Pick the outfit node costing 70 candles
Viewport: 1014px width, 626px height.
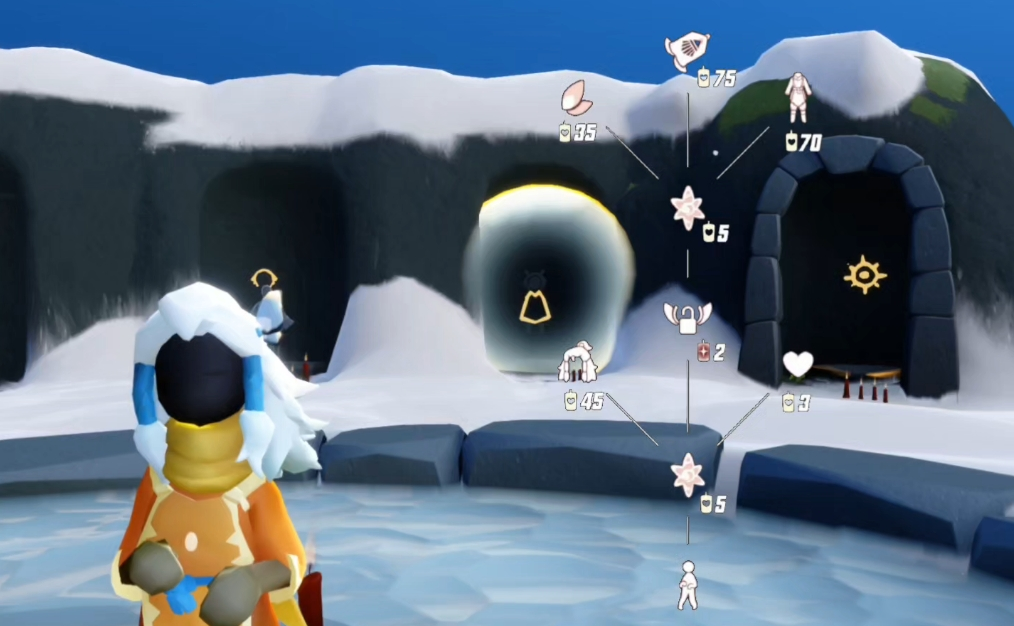tap(797, 98)
